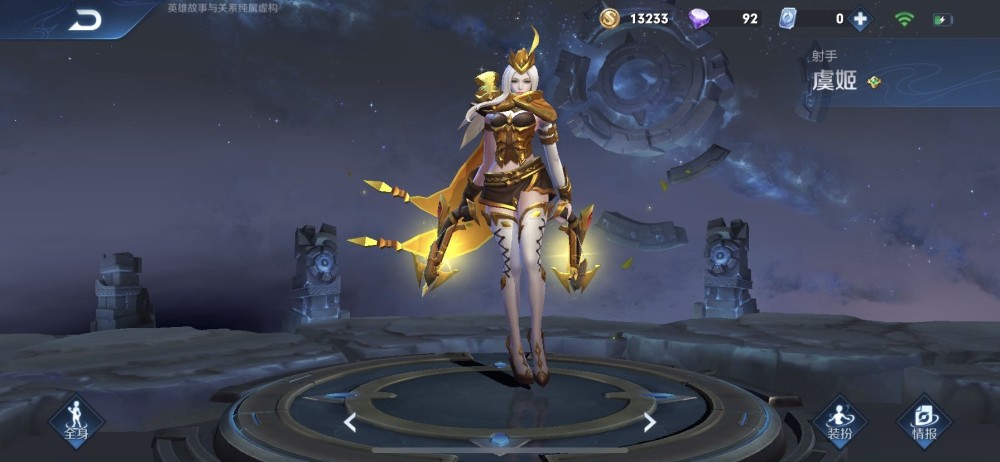1000x462 pixels.
Task: Open the 全身 full body view
Action: 76,419
